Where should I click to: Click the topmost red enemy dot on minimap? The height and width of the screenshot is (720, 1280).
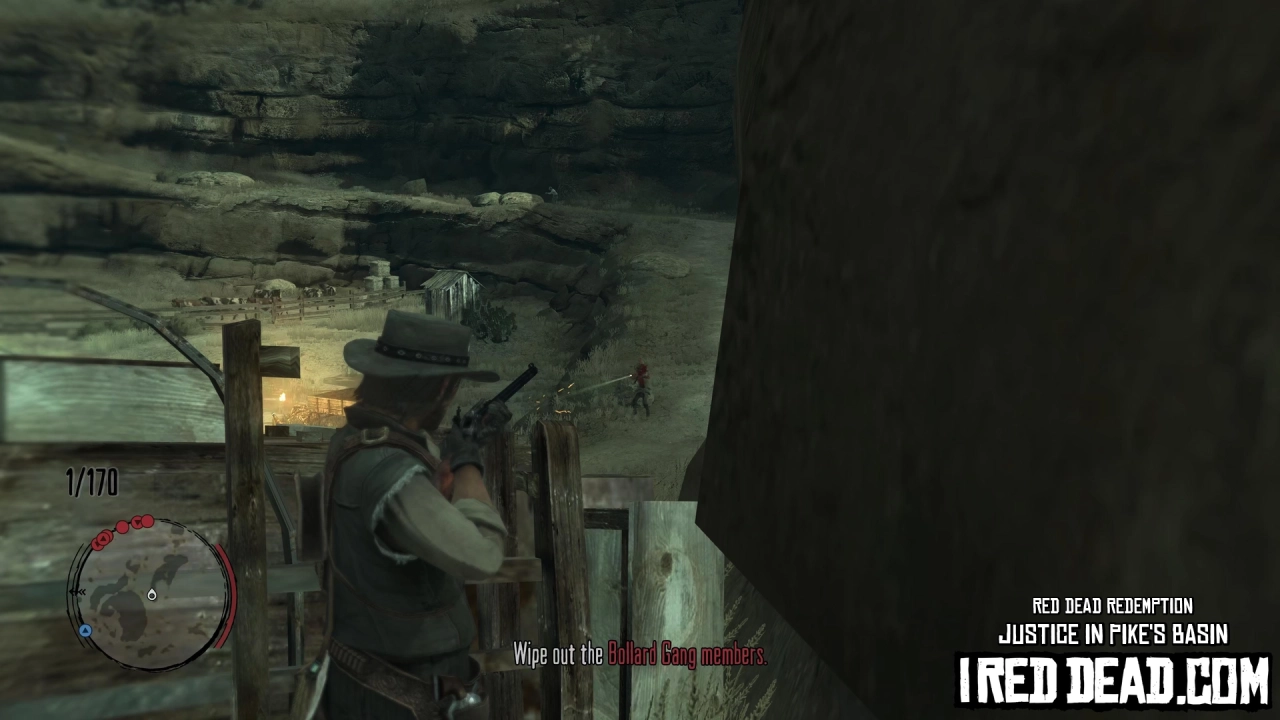146,521
